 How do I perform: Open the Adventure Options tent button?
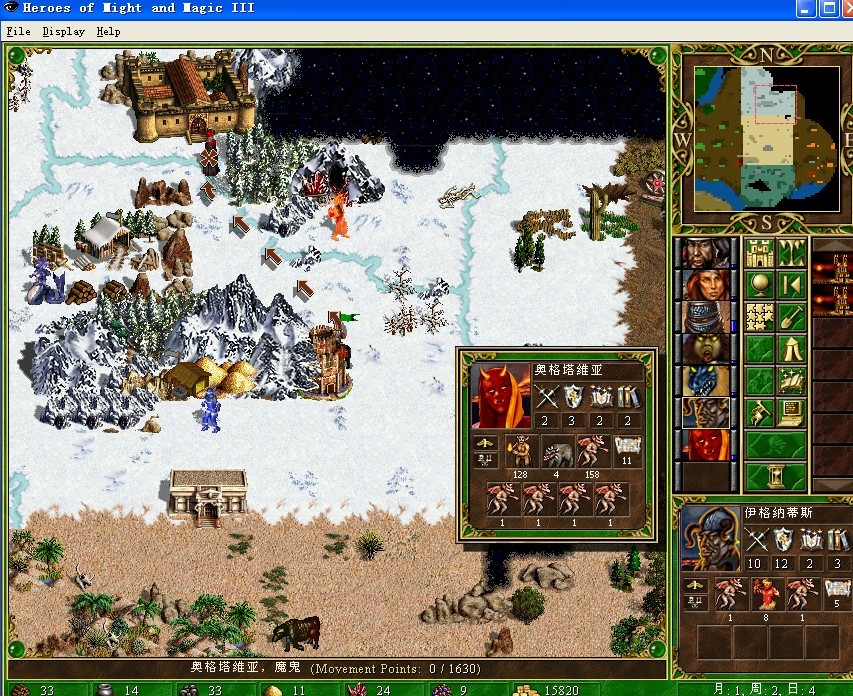click(x=791, y=348)
